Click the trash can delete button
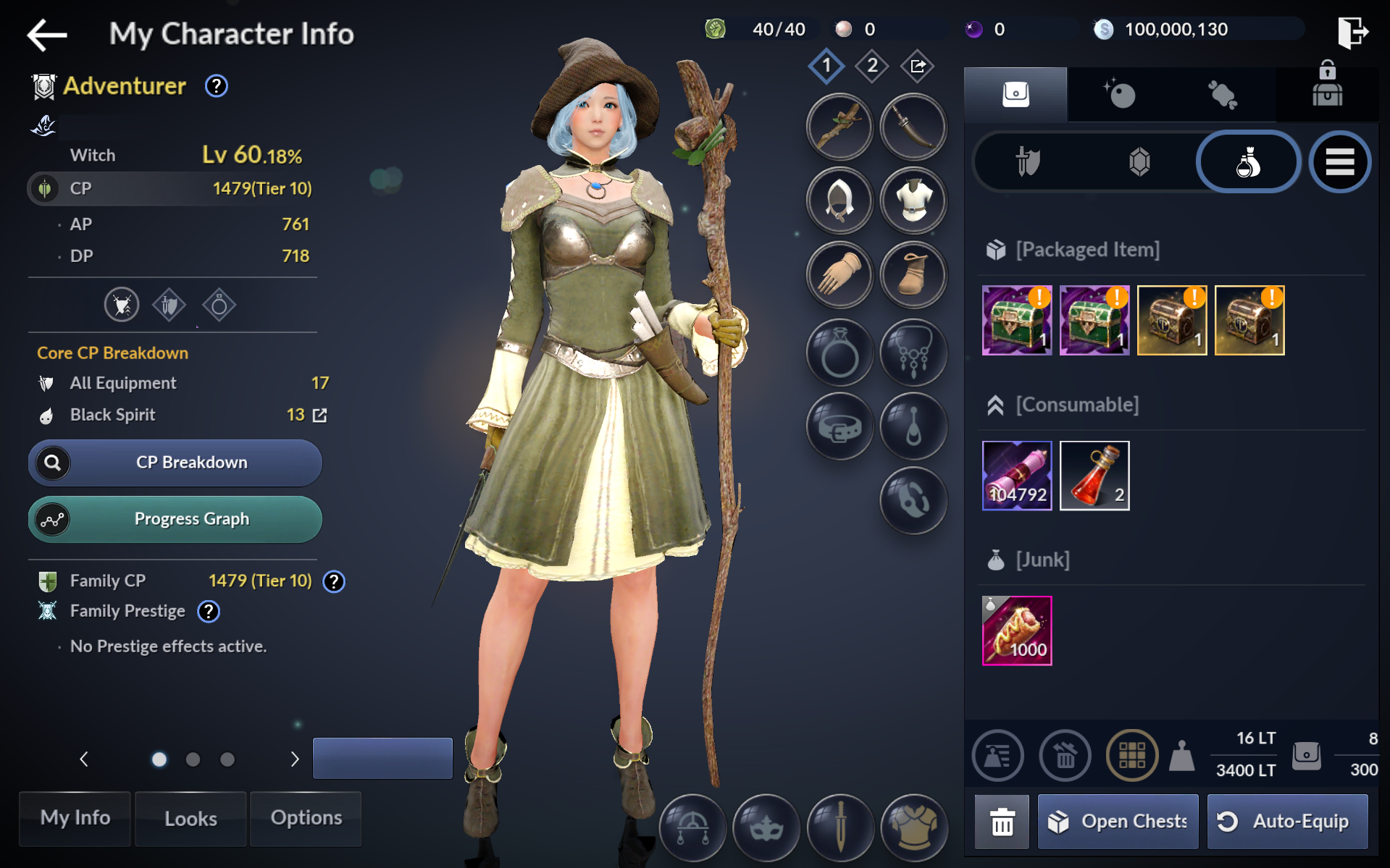The height and width of the screenshot is (868, 1390). click(x=1002, y=822)
